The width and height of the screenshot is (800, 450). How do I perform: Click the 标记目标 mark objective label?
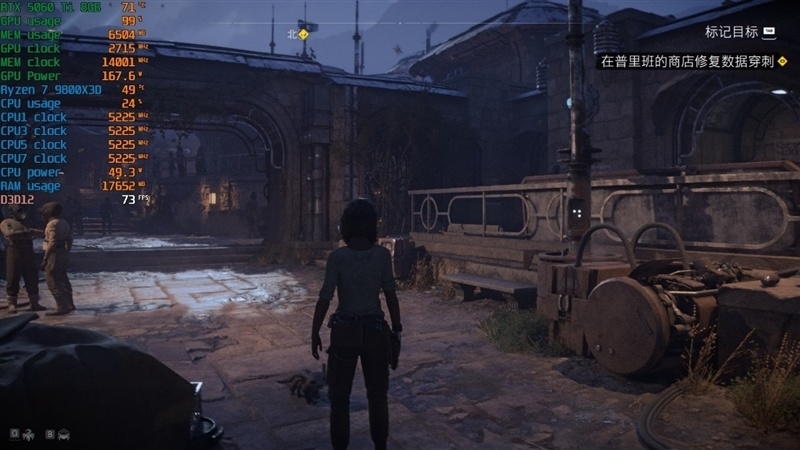click(731, 32)
